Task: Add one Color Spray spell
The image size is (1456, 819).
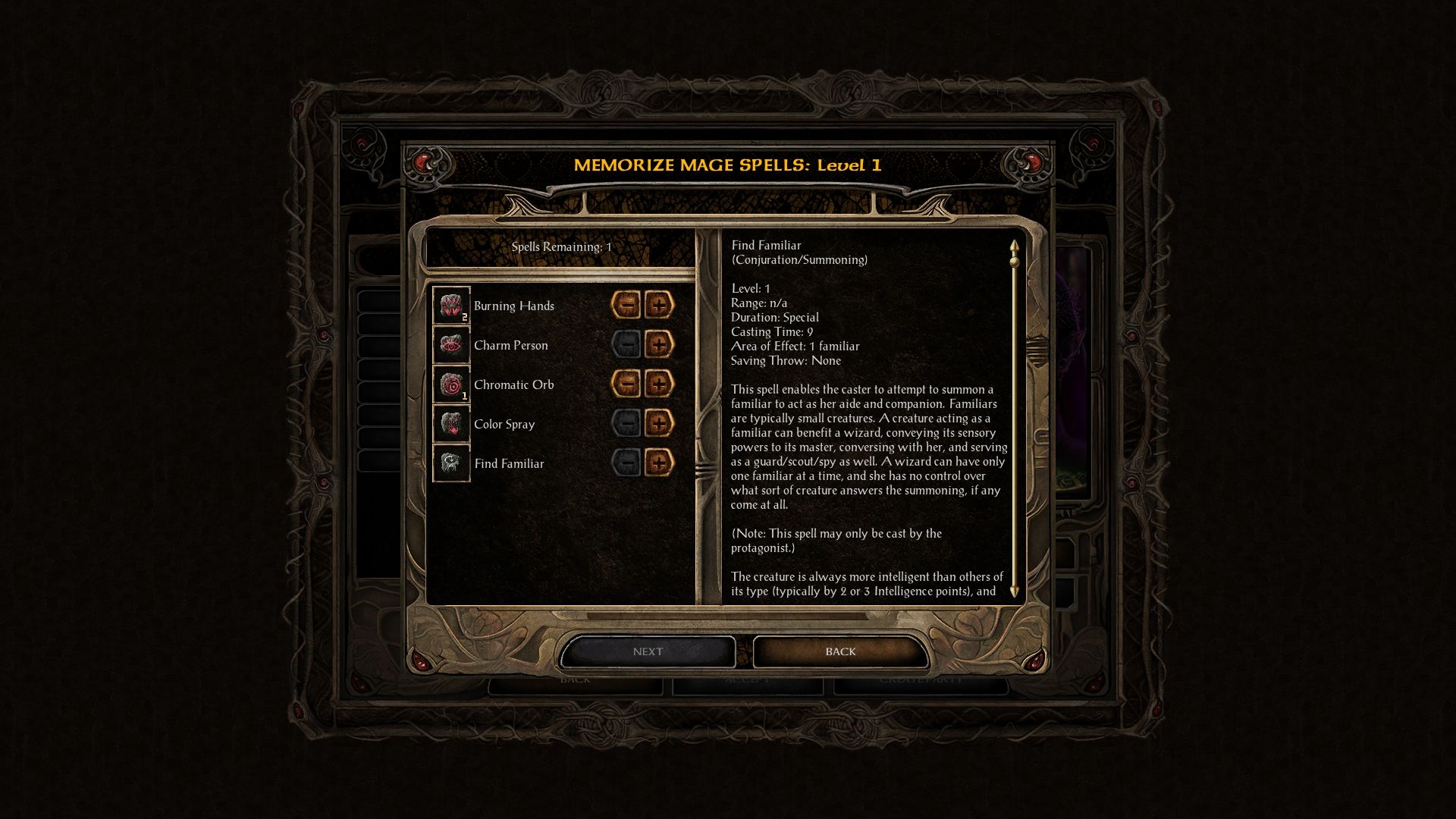Action: tap(659, 424)
